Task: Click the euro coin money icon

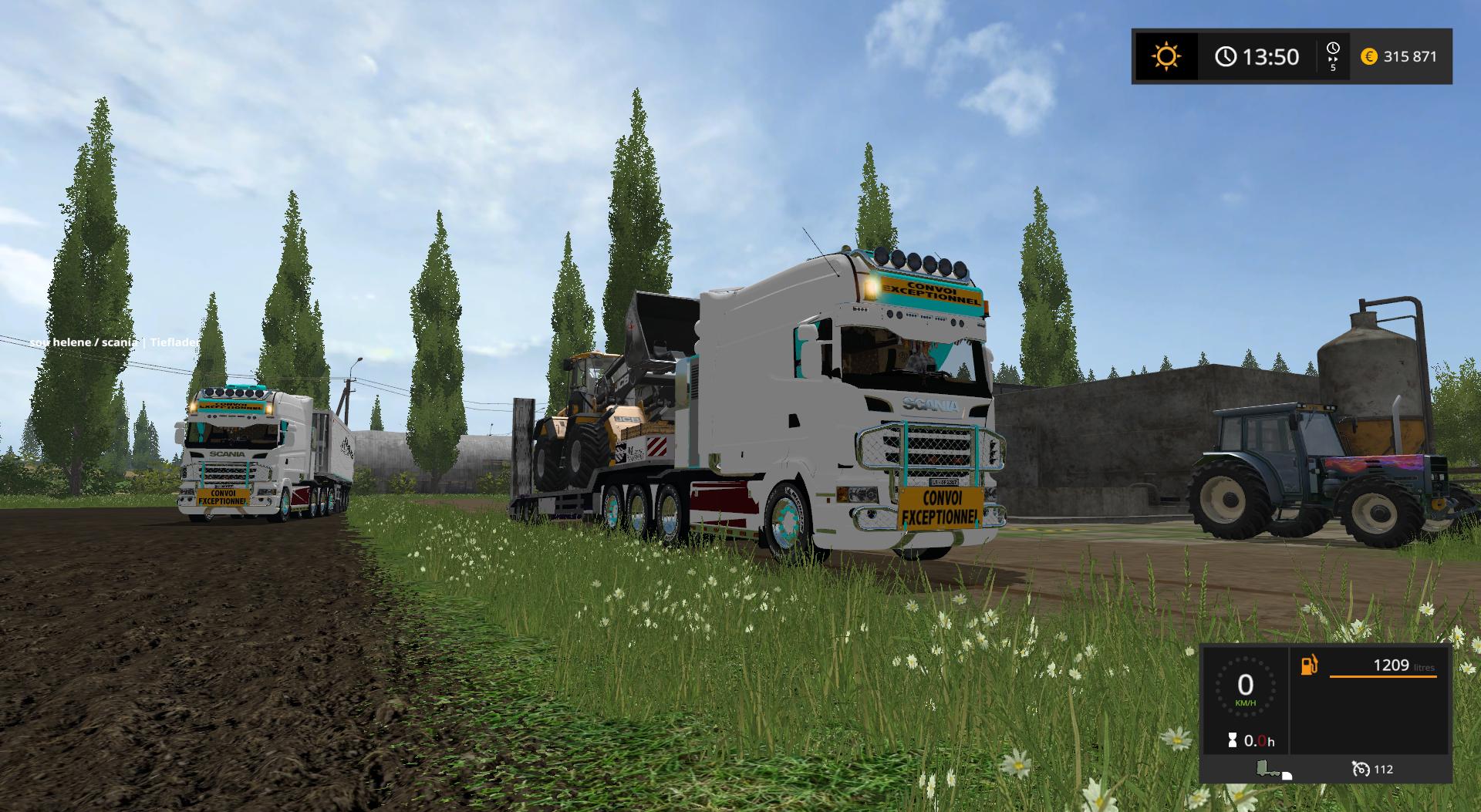Action: click(x=1369, y=56)
